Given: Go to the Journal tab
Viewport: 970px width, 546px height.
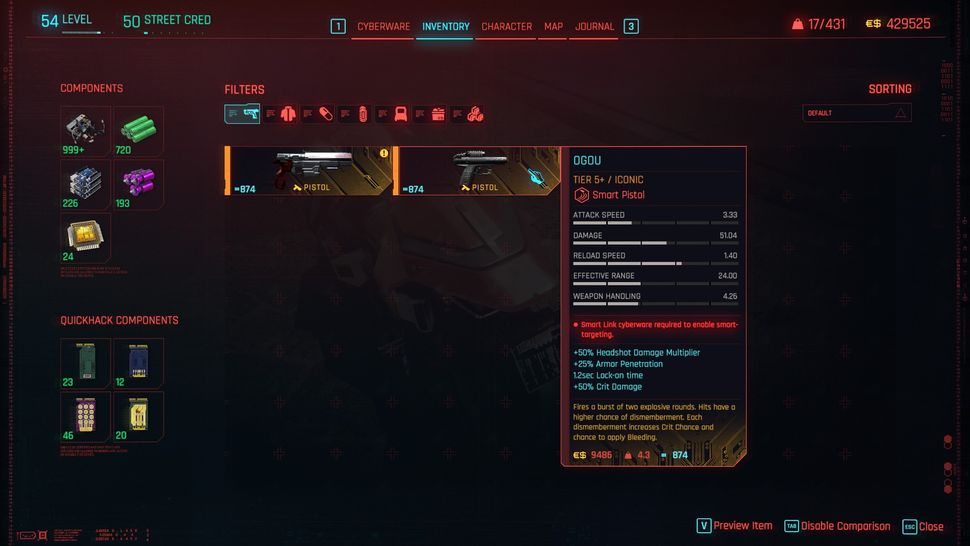Looking at the screenshot, I should click(x=594, y=26).
